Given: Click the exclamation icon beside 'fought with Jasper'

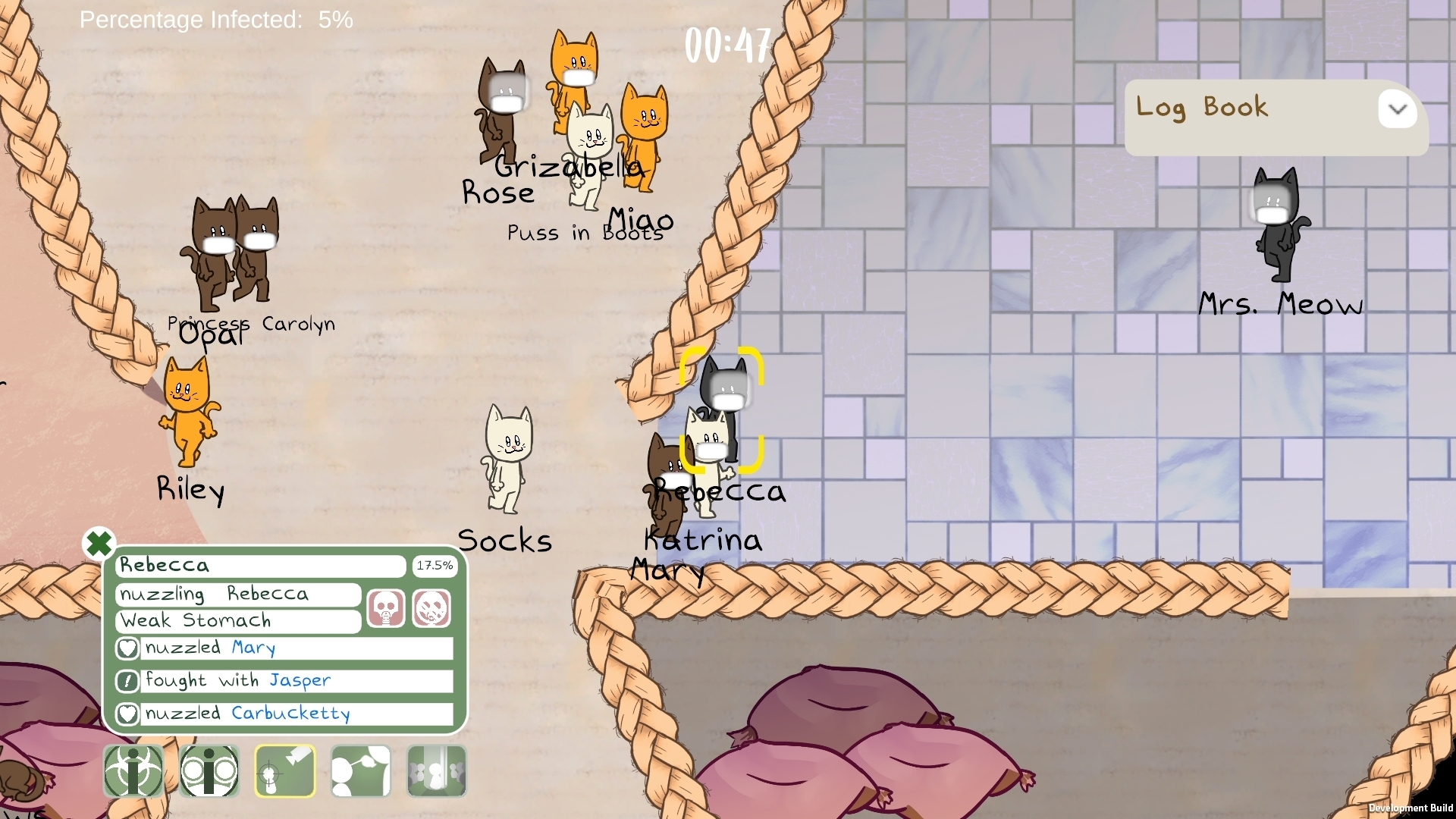Looking at the screenshot, I should pos(127,681).
